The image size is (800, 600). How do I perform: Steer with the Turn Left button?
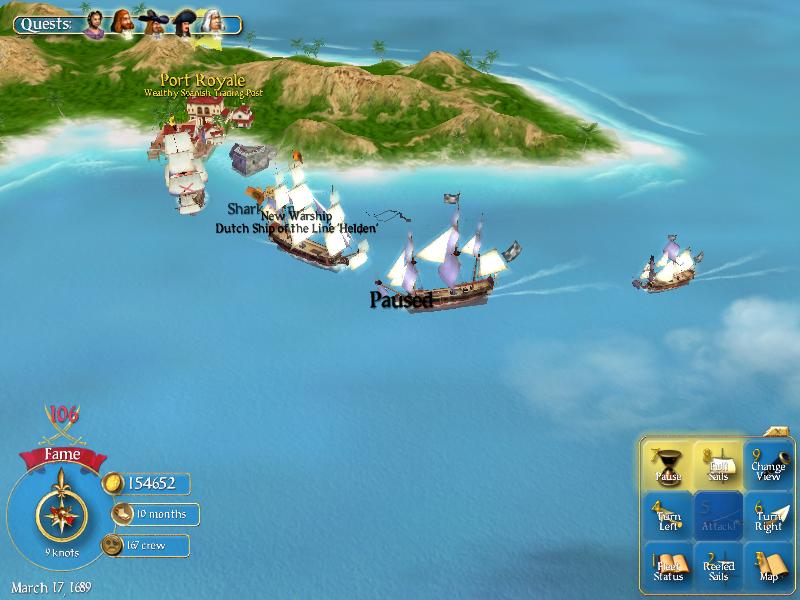click(x=667, y=516)
